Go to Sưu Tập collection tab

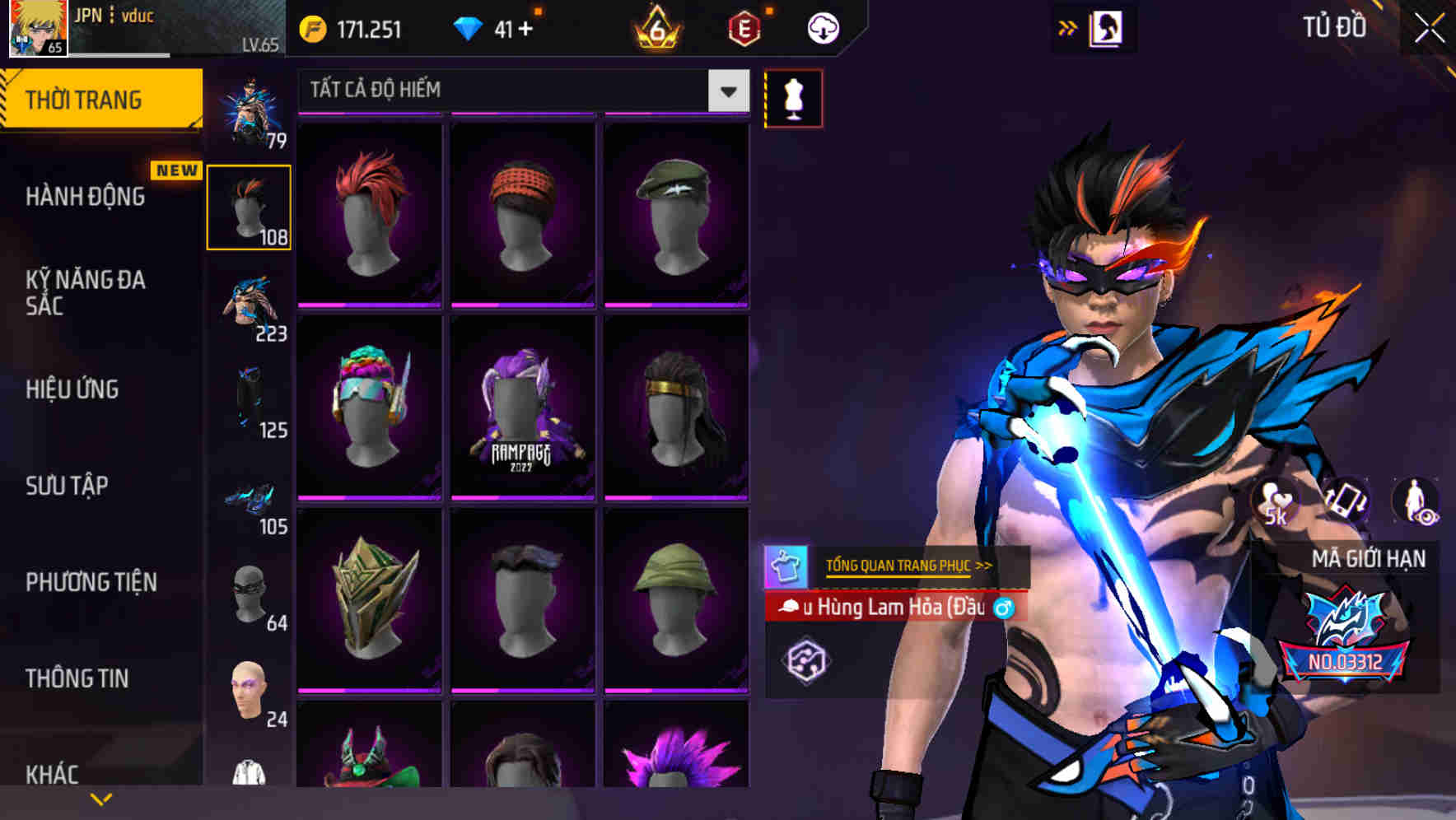click(67, 485)
